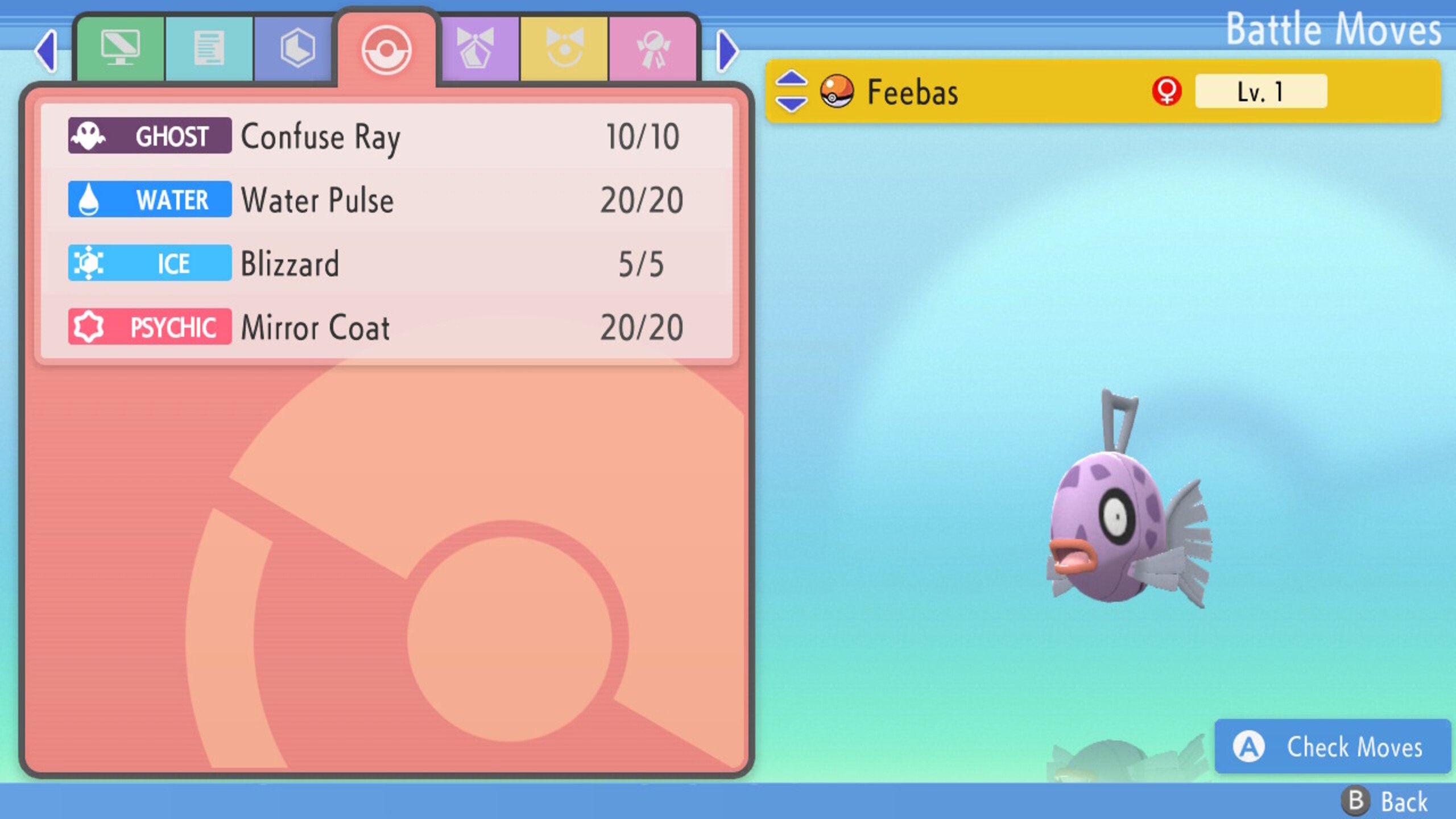Screen dimensions: 1456x819
Task: Open the pink Ribbons medal icon
Action: click(x=655, y=50)
